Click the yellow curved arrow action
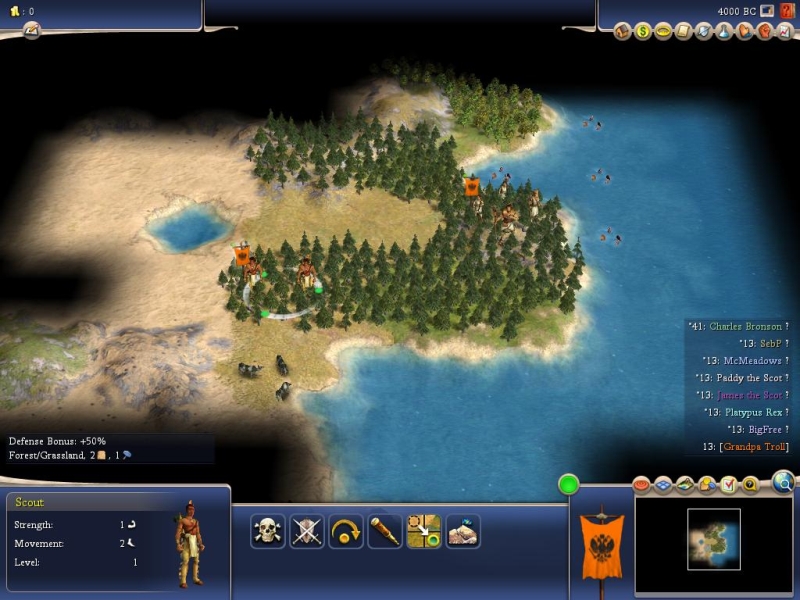Viewport: 800px width, 600px height. [x=346, y=531]
